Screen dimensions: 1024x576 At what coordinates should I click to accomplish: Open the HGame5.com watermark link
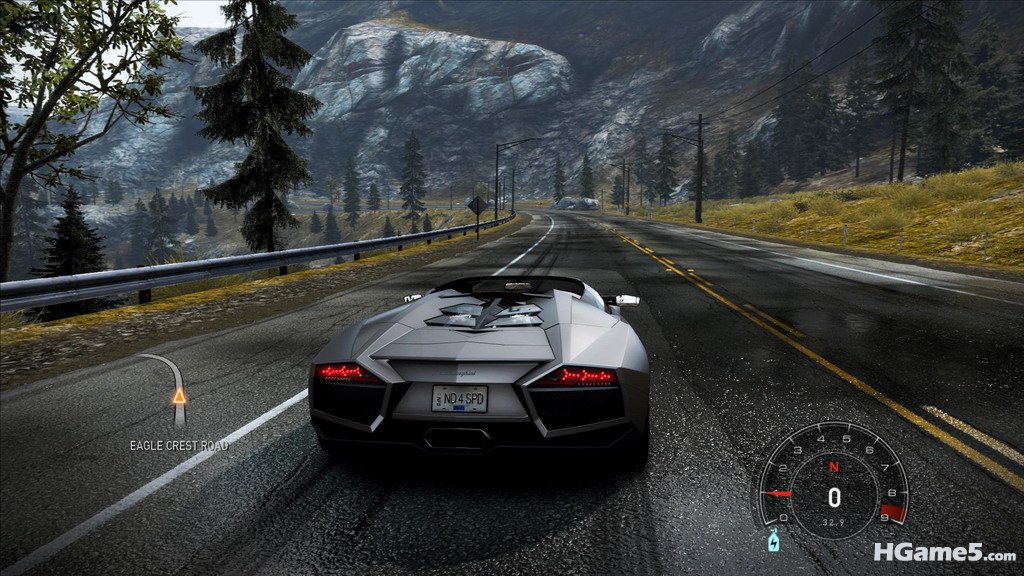click(x=943, y=552)
